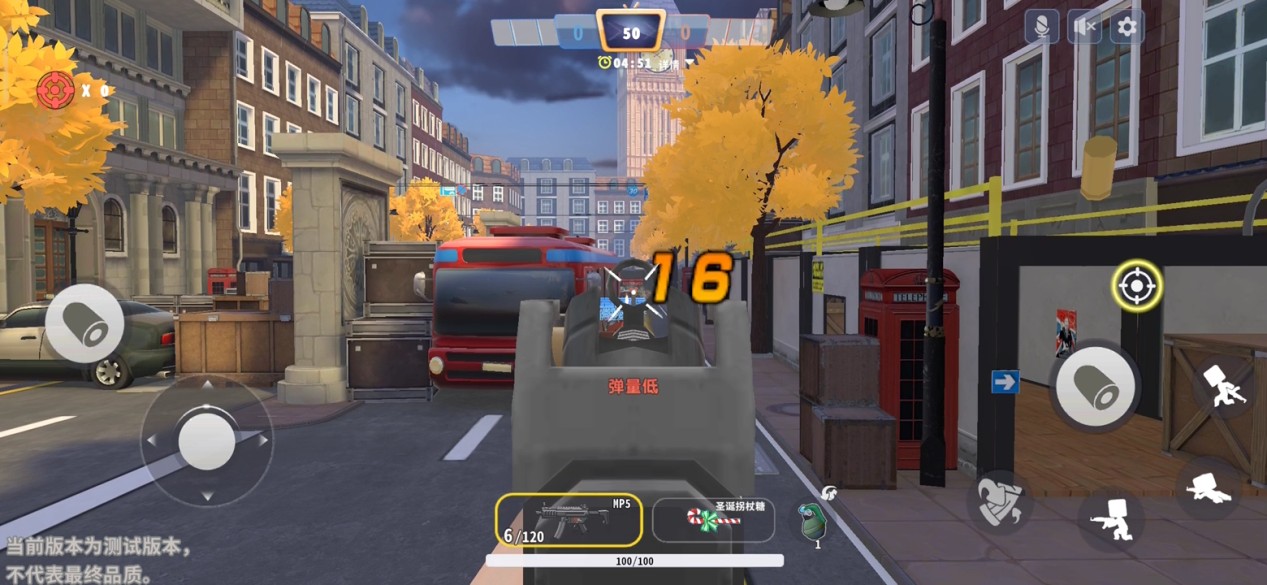This screenshot has width=1267, height=585.
Task: Select the MP5 weapon slot
Action: click(568, 519)
